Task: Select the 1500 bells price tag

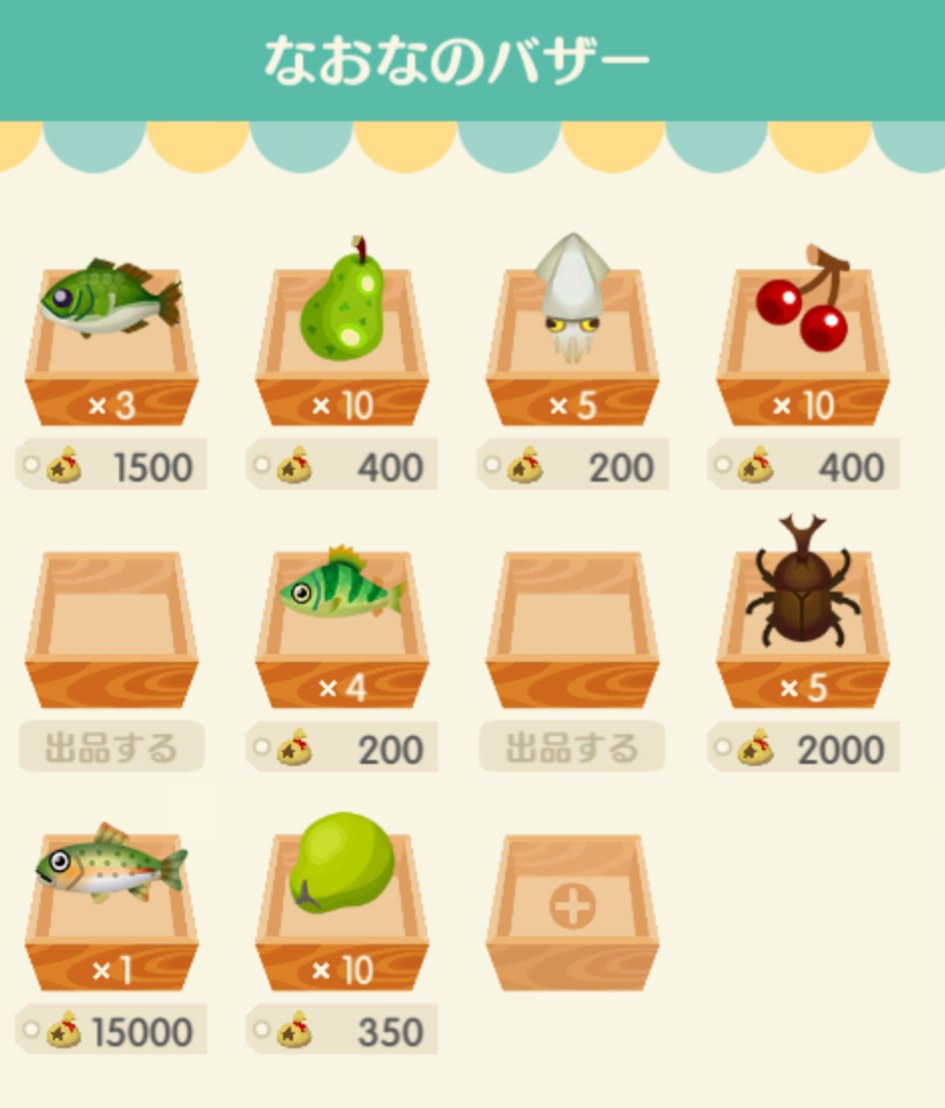Action: 111,466
